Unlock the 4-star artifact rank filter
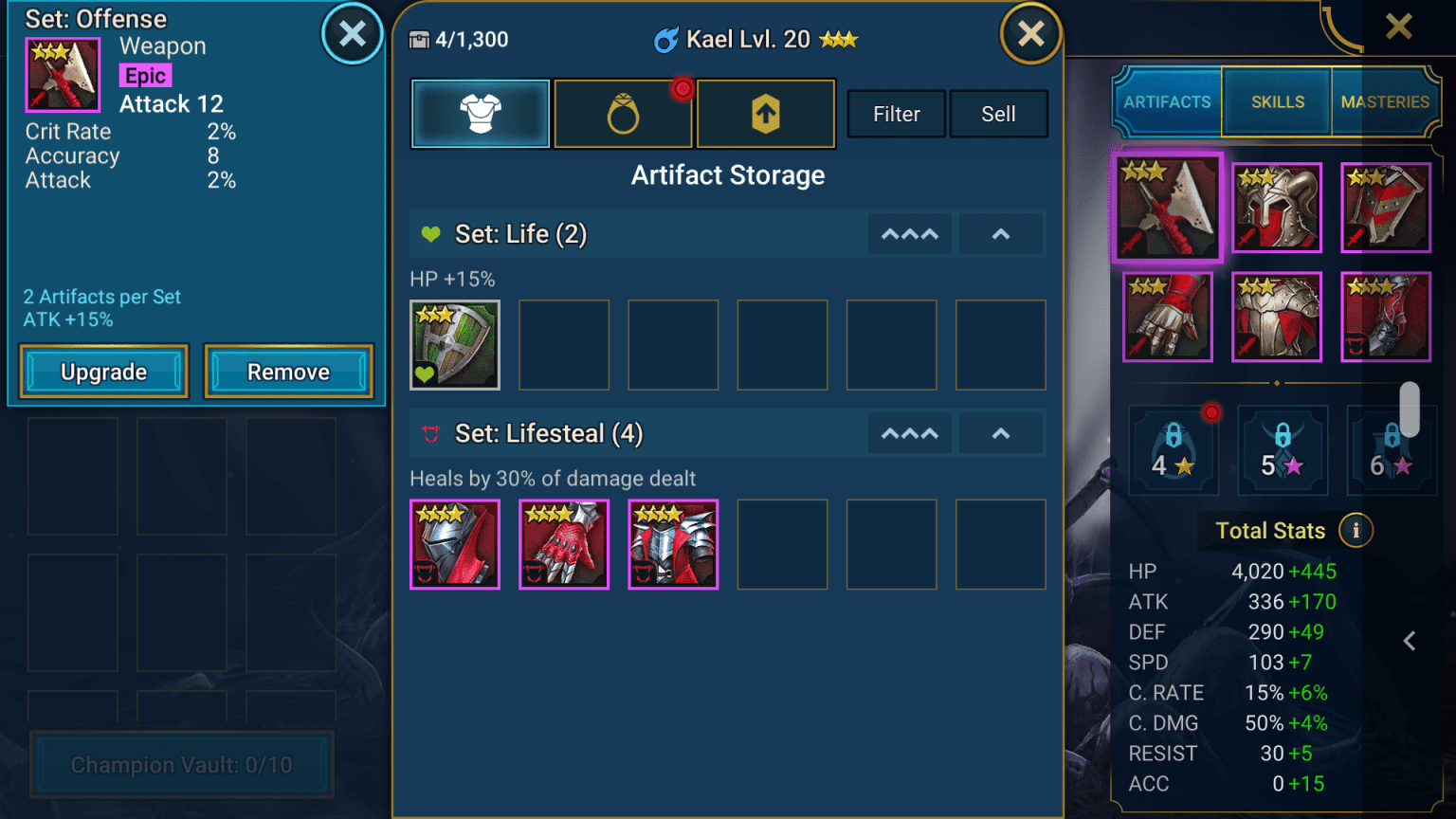This screenshot has width=1456, height=819. click(1174, 450)
